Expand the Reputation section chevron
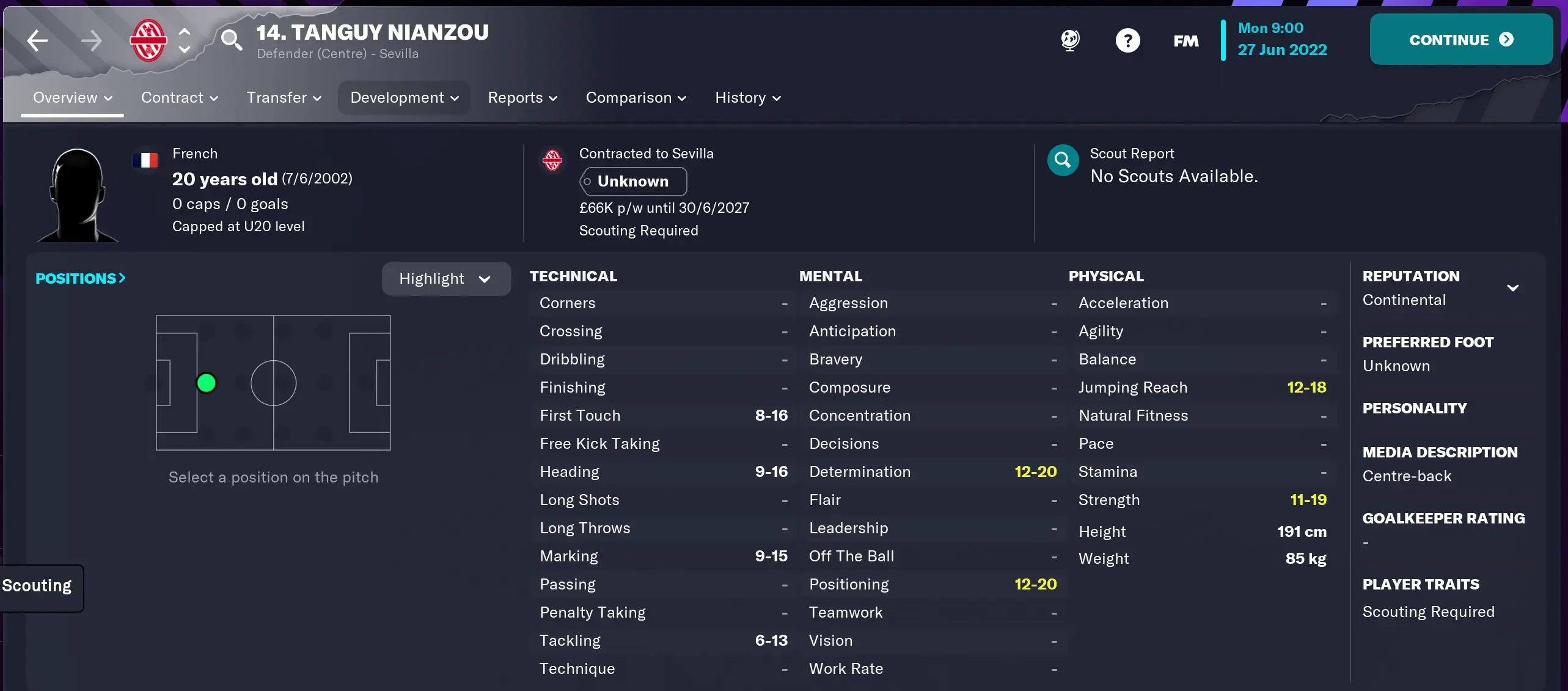Viewport: 1568px width, 691px height. (1514, 287)
